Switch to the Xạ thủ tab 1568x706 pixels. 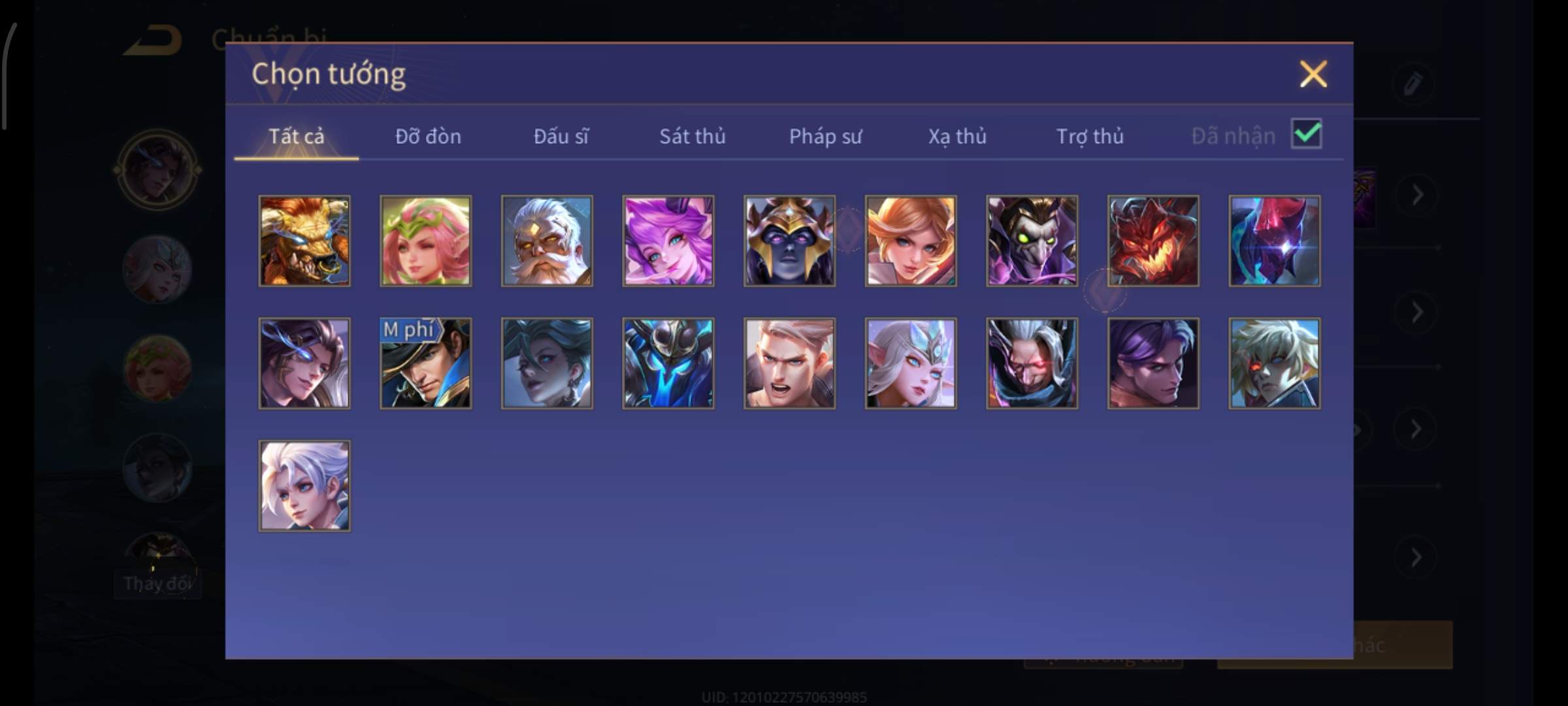(x=957, y=137)
